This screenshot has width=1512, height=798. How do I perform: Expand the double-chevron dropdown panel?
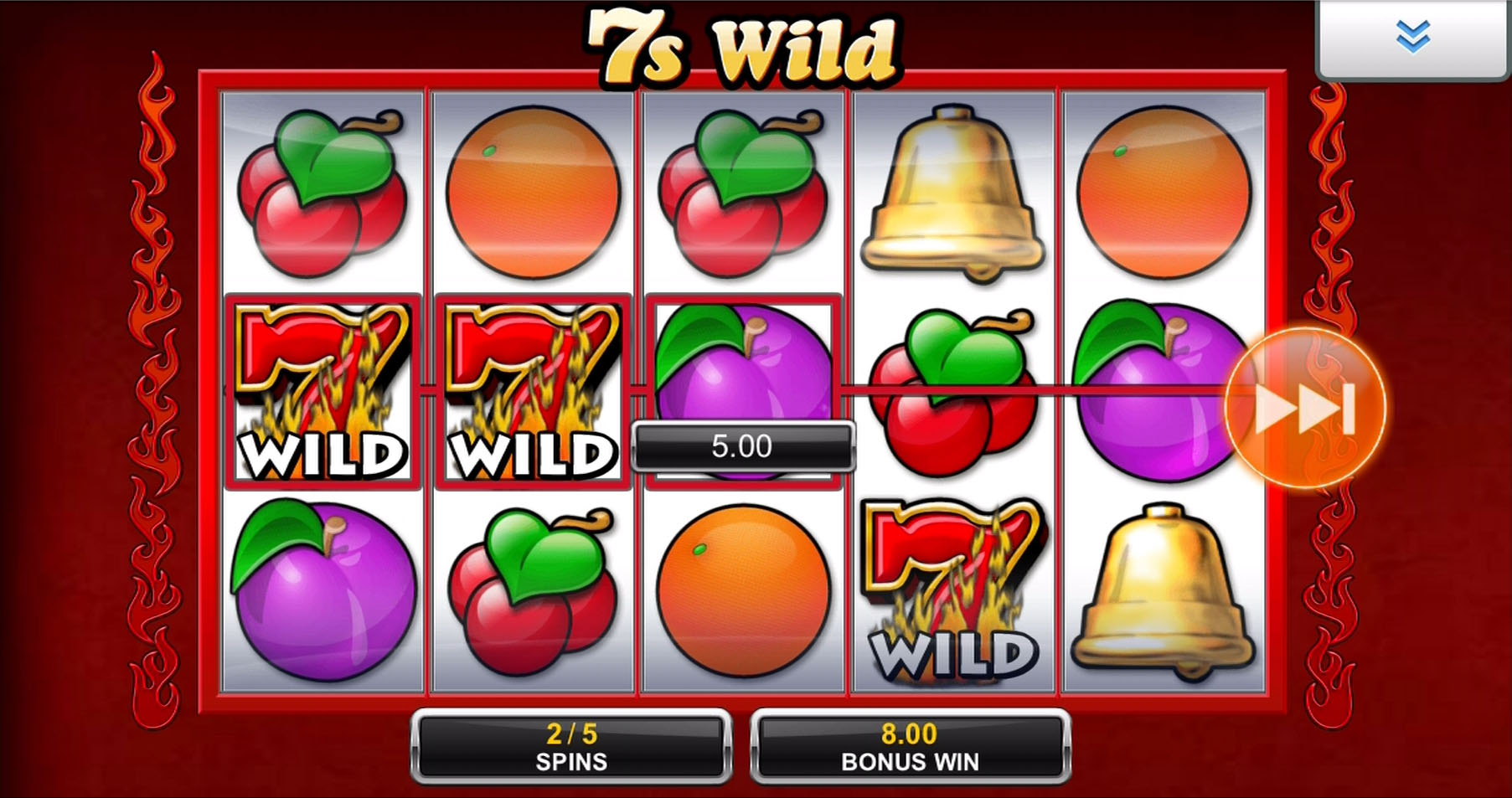click(x=1412, y=38)
